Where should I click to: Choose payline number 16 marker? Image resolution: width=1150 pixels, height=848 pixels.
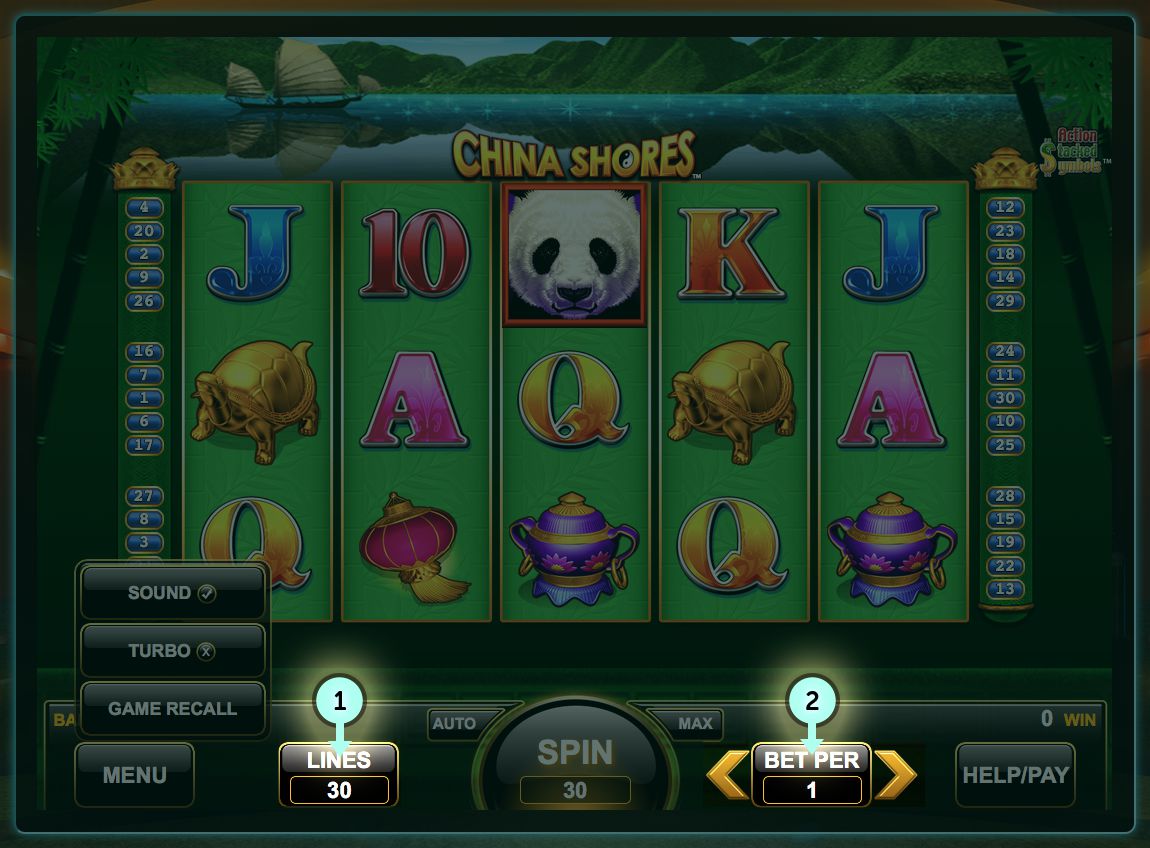(144, 352)
